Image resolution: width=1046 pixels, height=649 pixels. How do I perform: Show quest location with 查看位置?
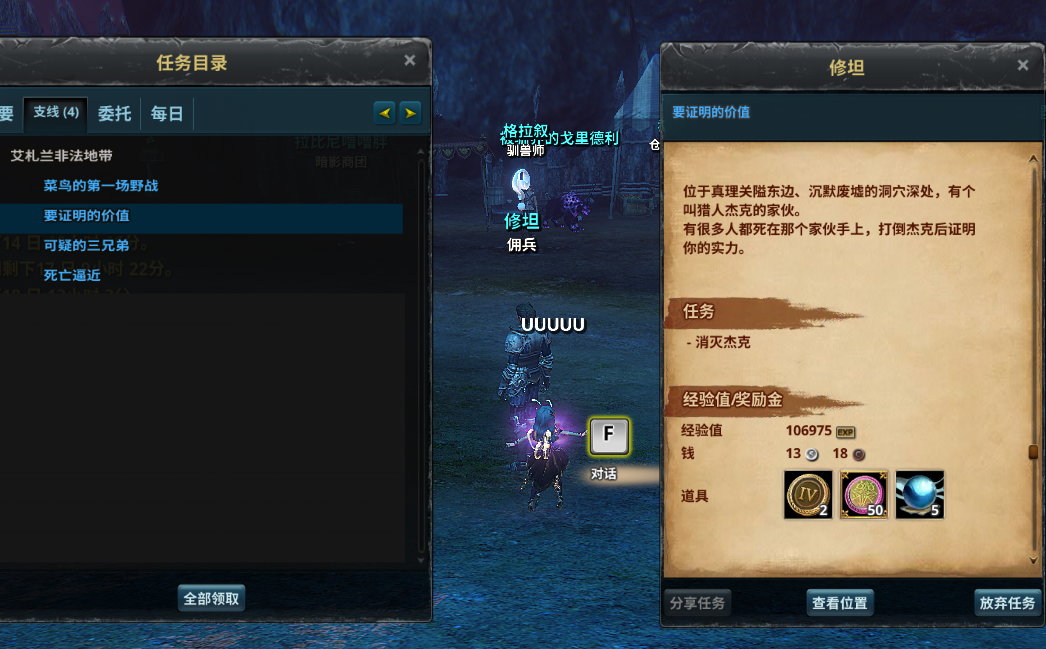(x=840, y=603)
